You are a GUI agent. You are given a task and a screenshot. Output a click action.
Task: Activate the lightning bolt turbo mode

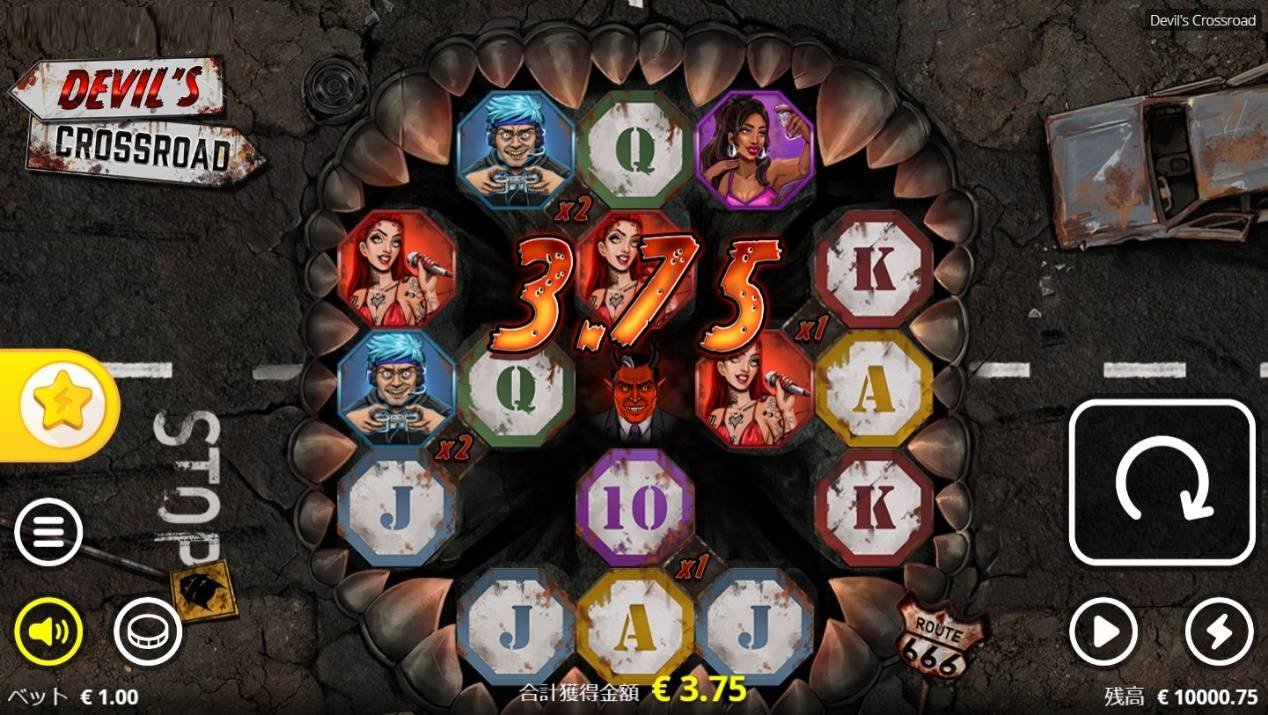tap(1219, 632)
